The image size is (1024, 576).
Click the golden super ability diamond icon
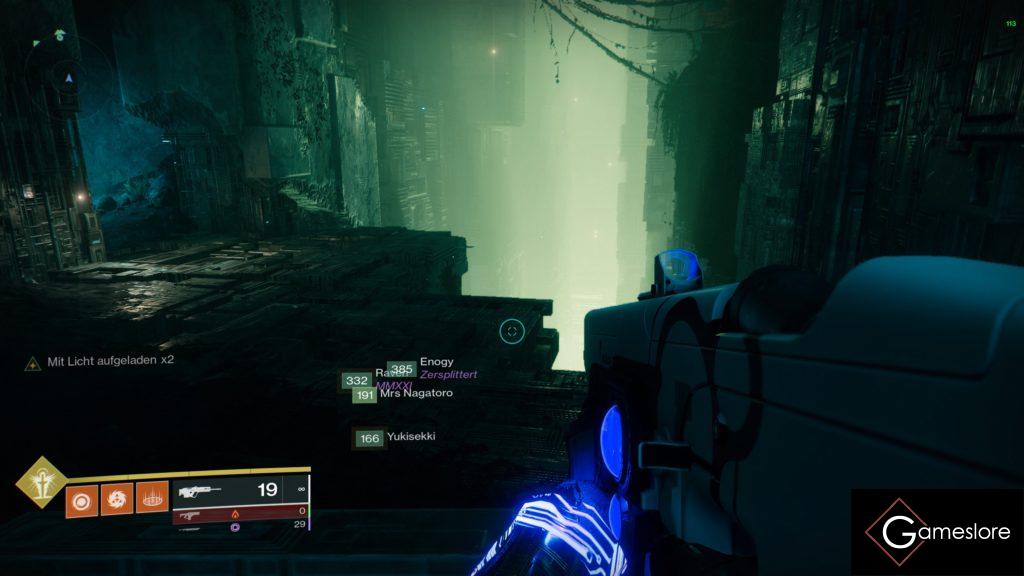click(41, 482)
